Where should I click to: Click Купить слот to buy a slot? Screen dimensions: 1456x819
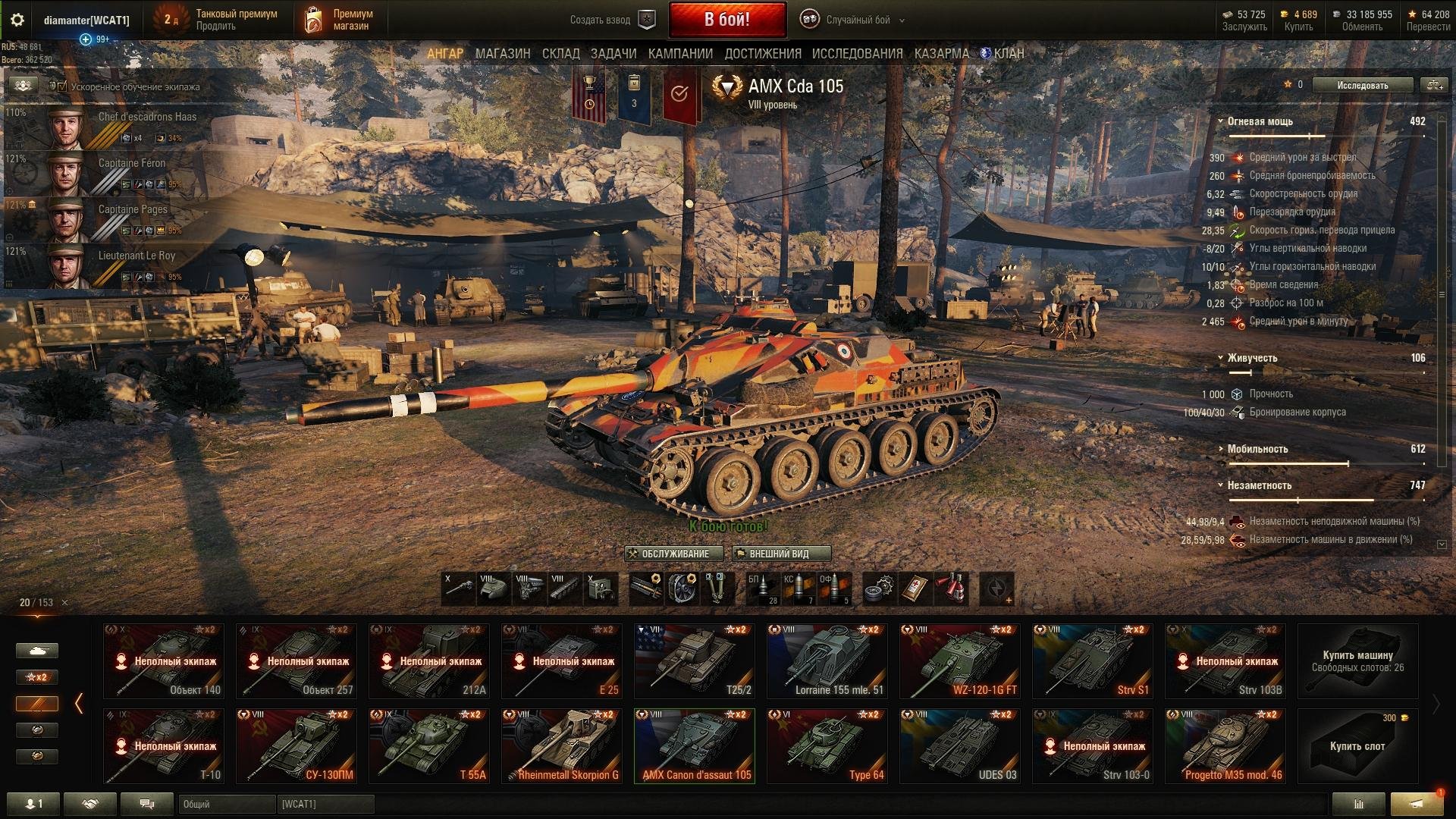[1357, 745]
